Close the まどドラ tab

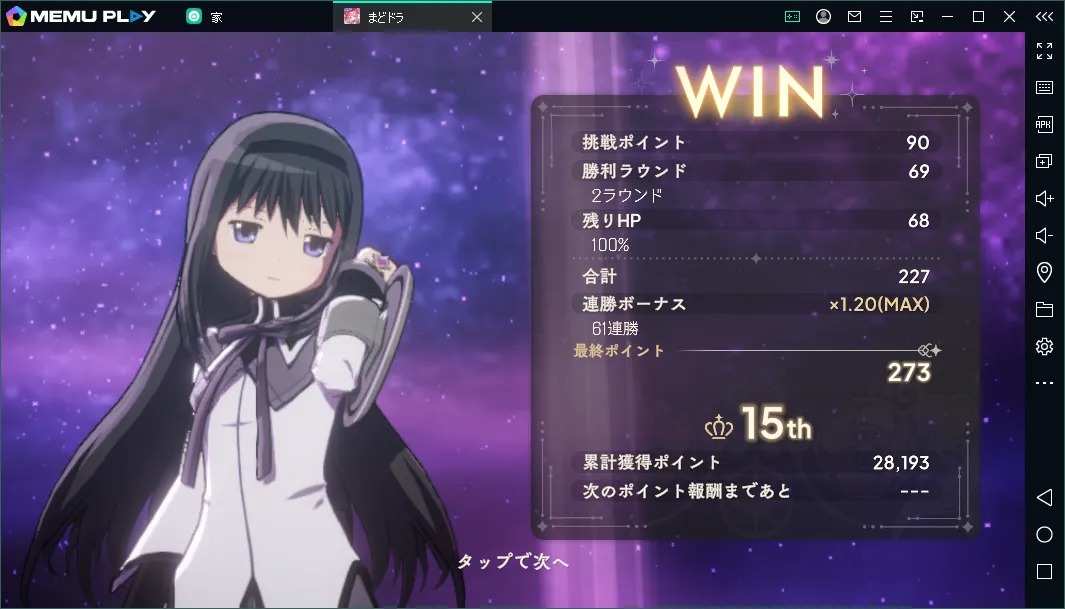coord(476,16)
